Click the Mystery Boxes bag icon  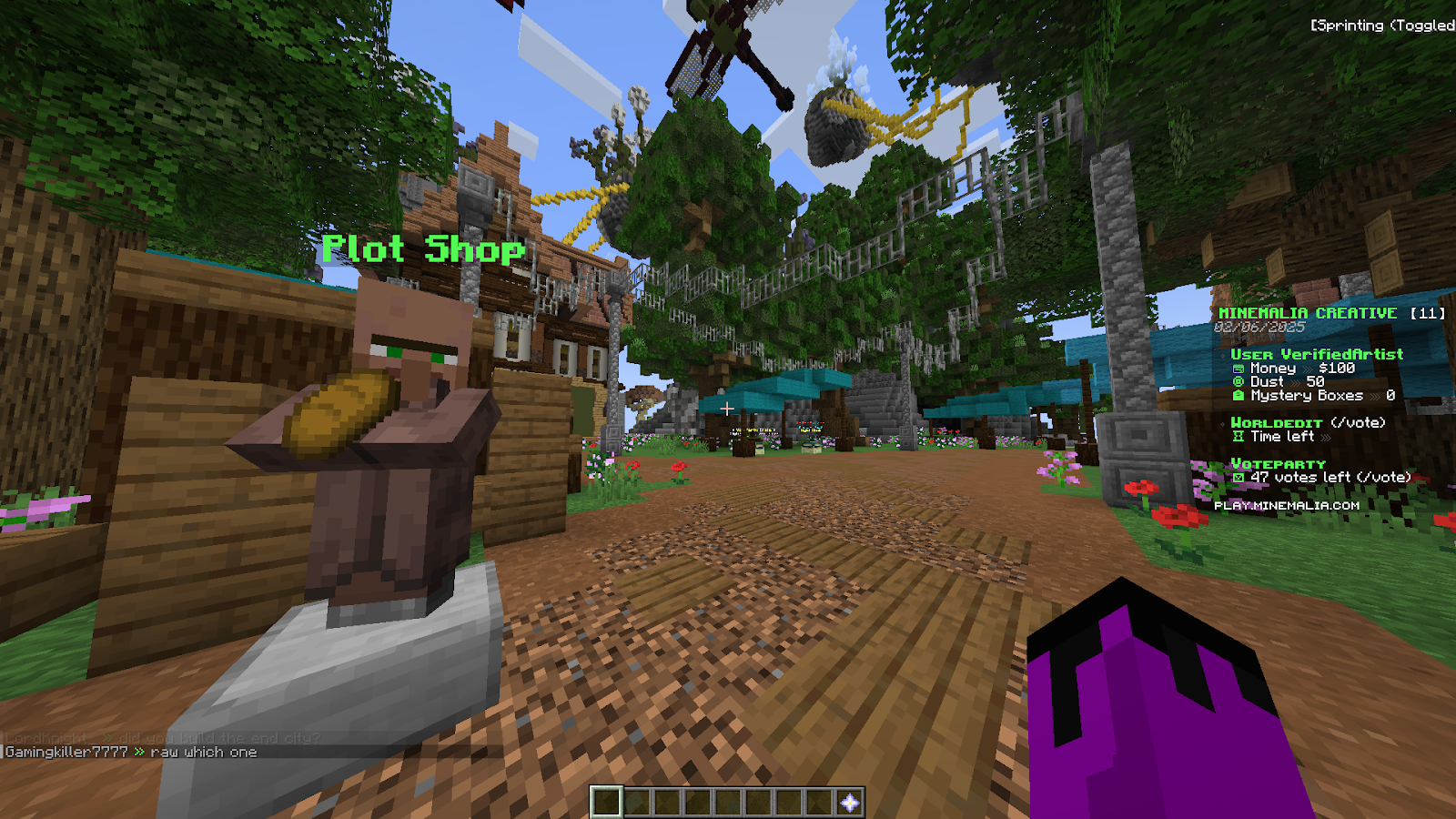(1237, 395)
